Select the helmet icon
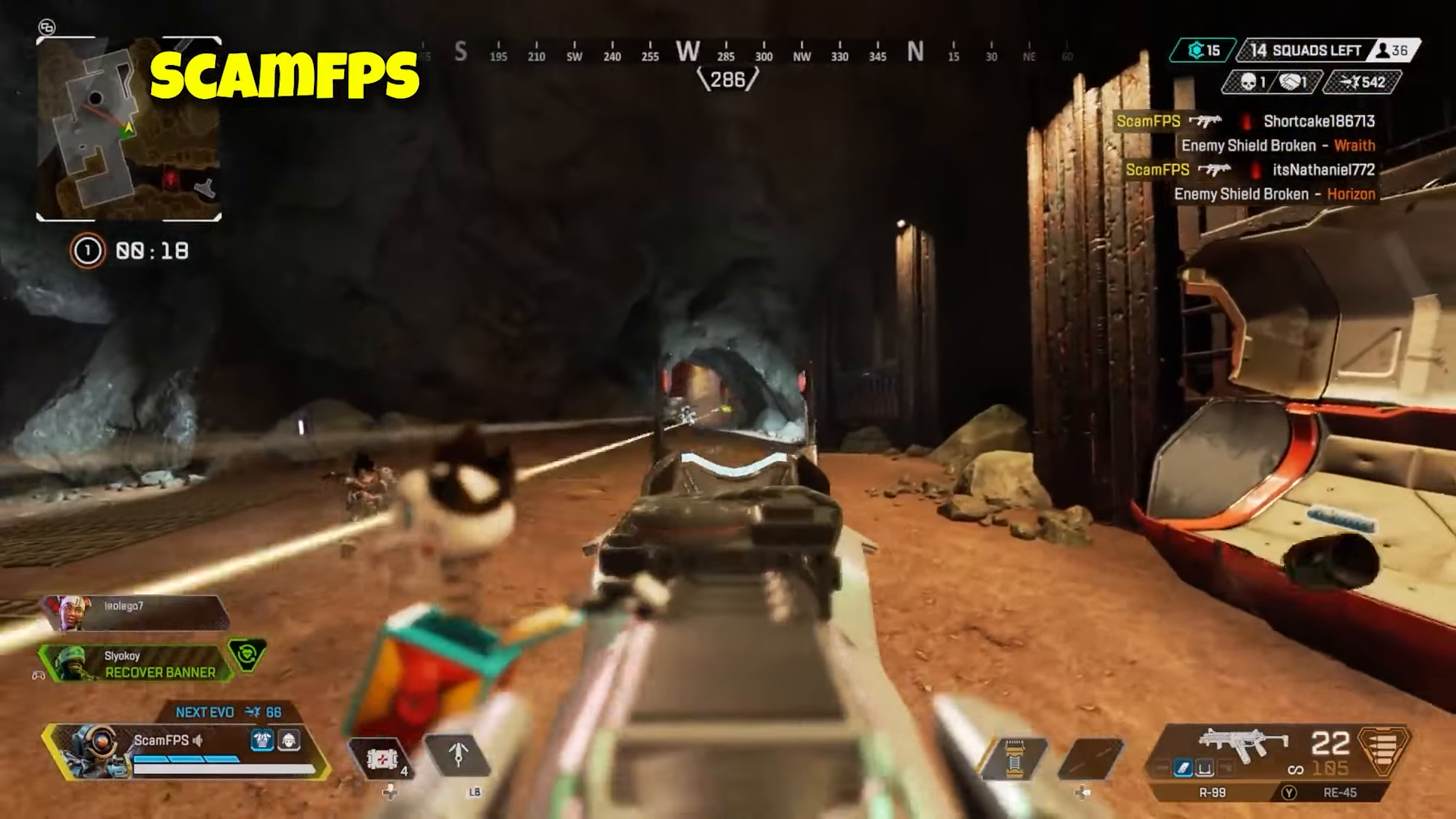1456x819 pixels. tap(289, 740)
